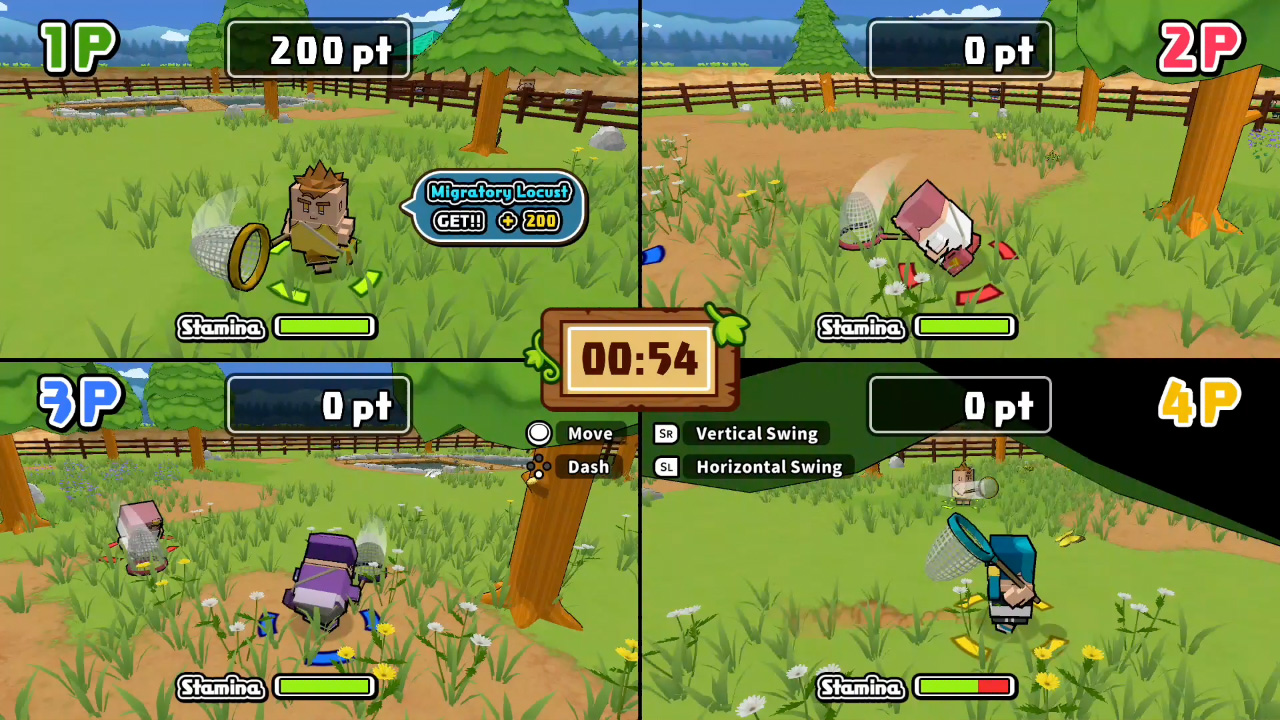
Task: Click the SR Vertical Swing control icon
Action: [666, 434]
